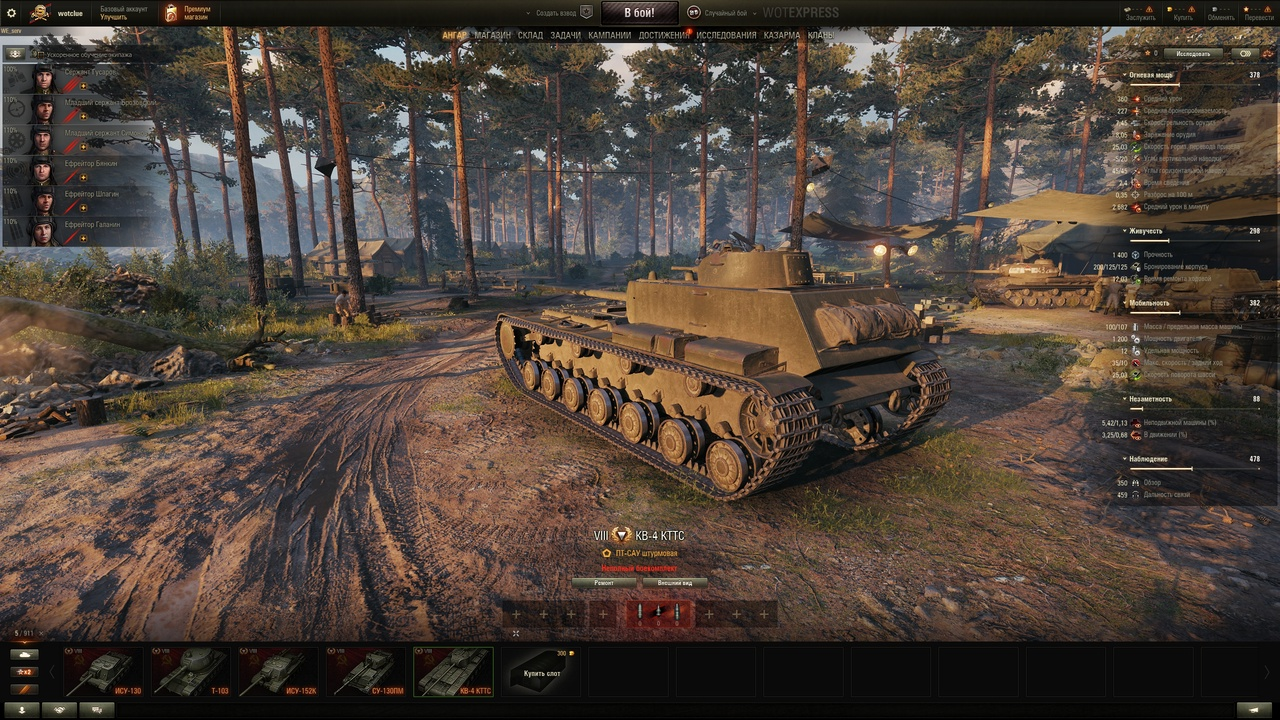The image size is (1280, 720).
Task: Open the ДОСТИЖЕНИЯ tab
Action: [663, 35]
